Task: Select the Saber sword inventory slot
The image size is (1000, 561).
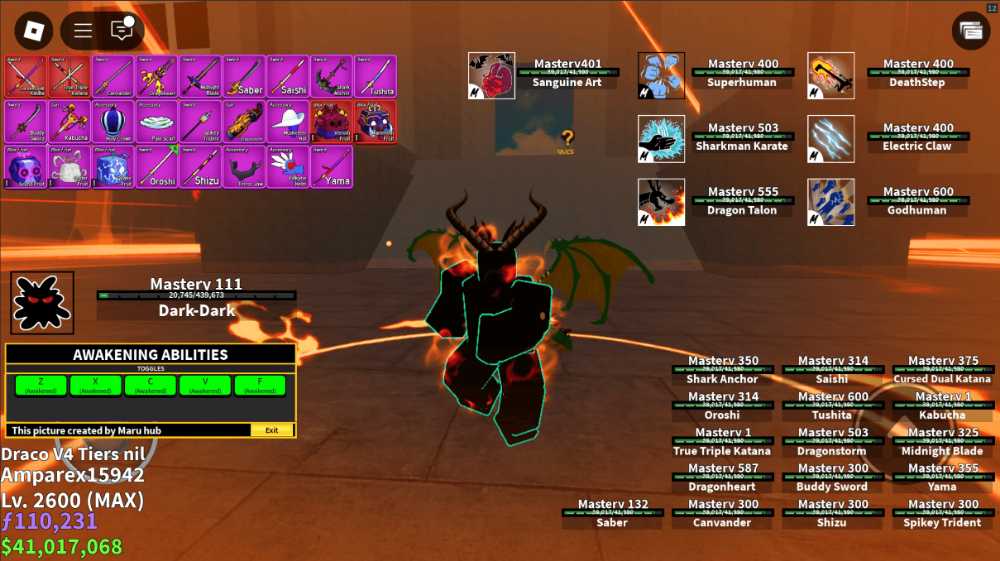Action: [245, 76]
